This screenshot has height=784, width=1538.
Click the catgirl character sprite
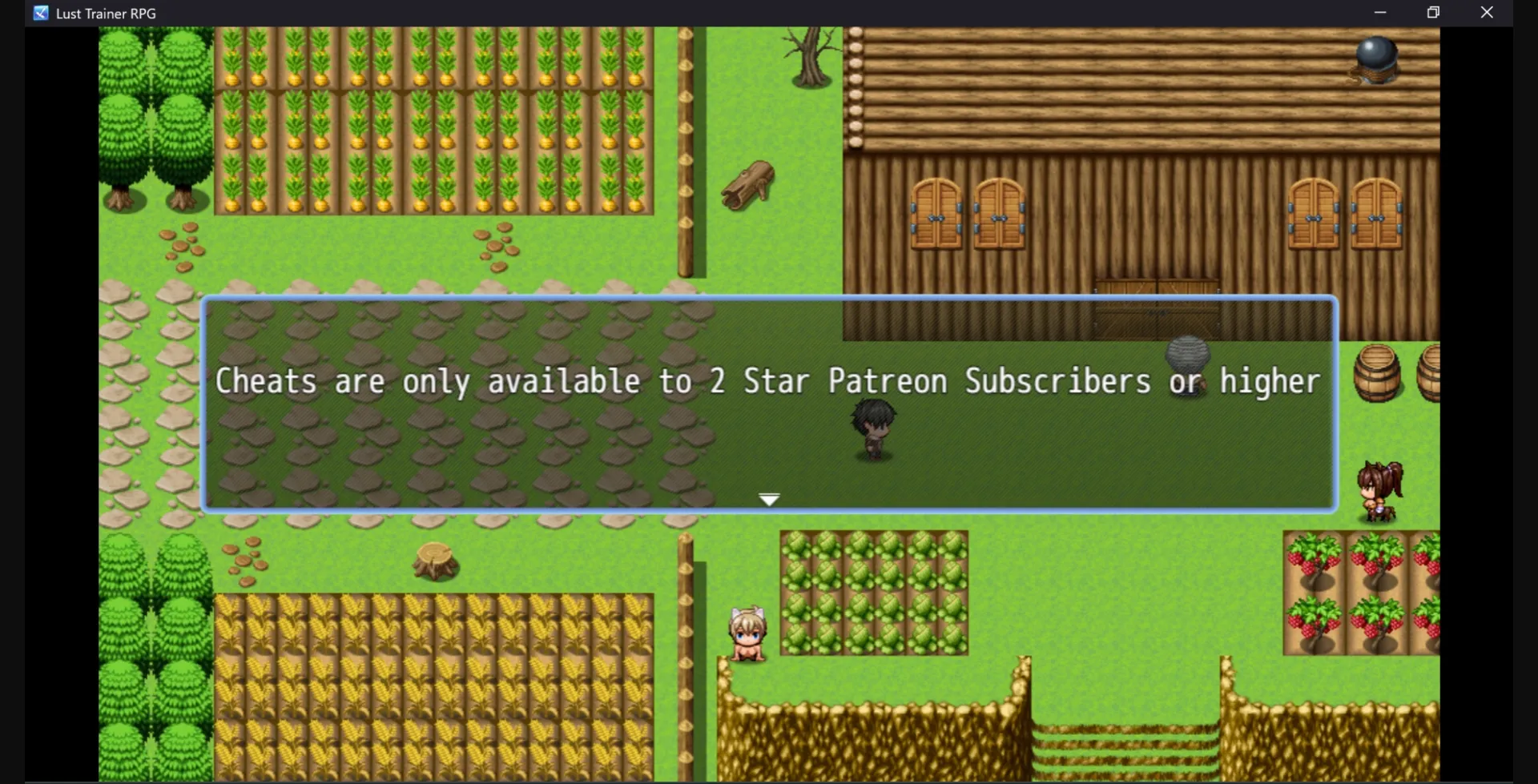point(747,633)
